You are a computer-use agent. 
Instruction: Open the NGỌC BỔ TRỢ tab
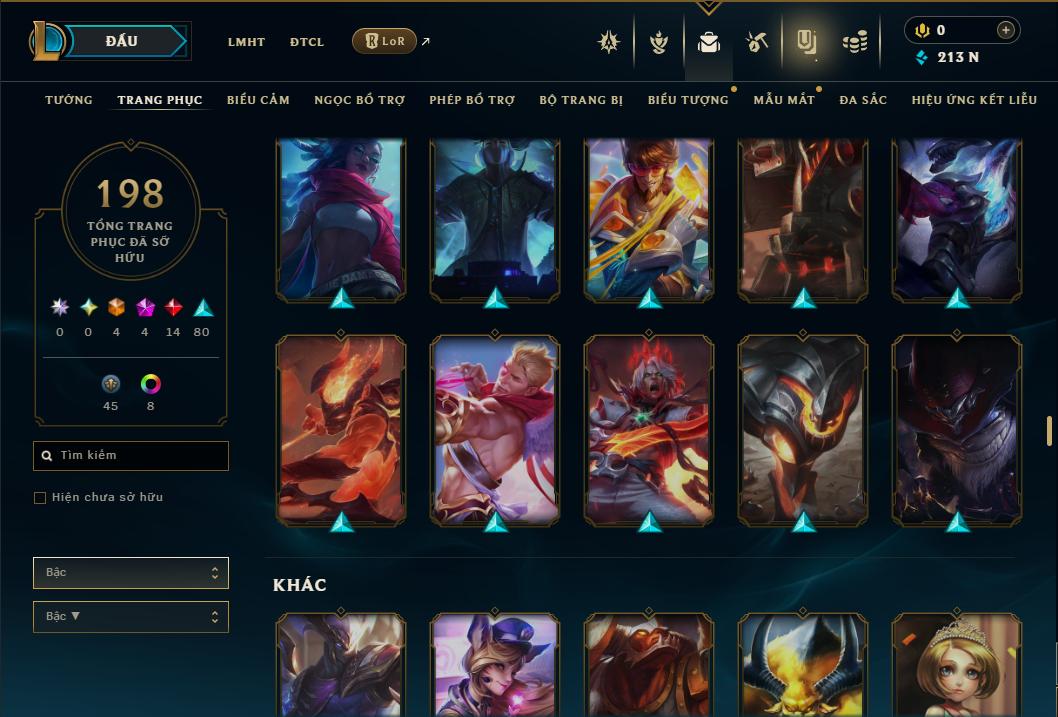click(x=359, y=100)
